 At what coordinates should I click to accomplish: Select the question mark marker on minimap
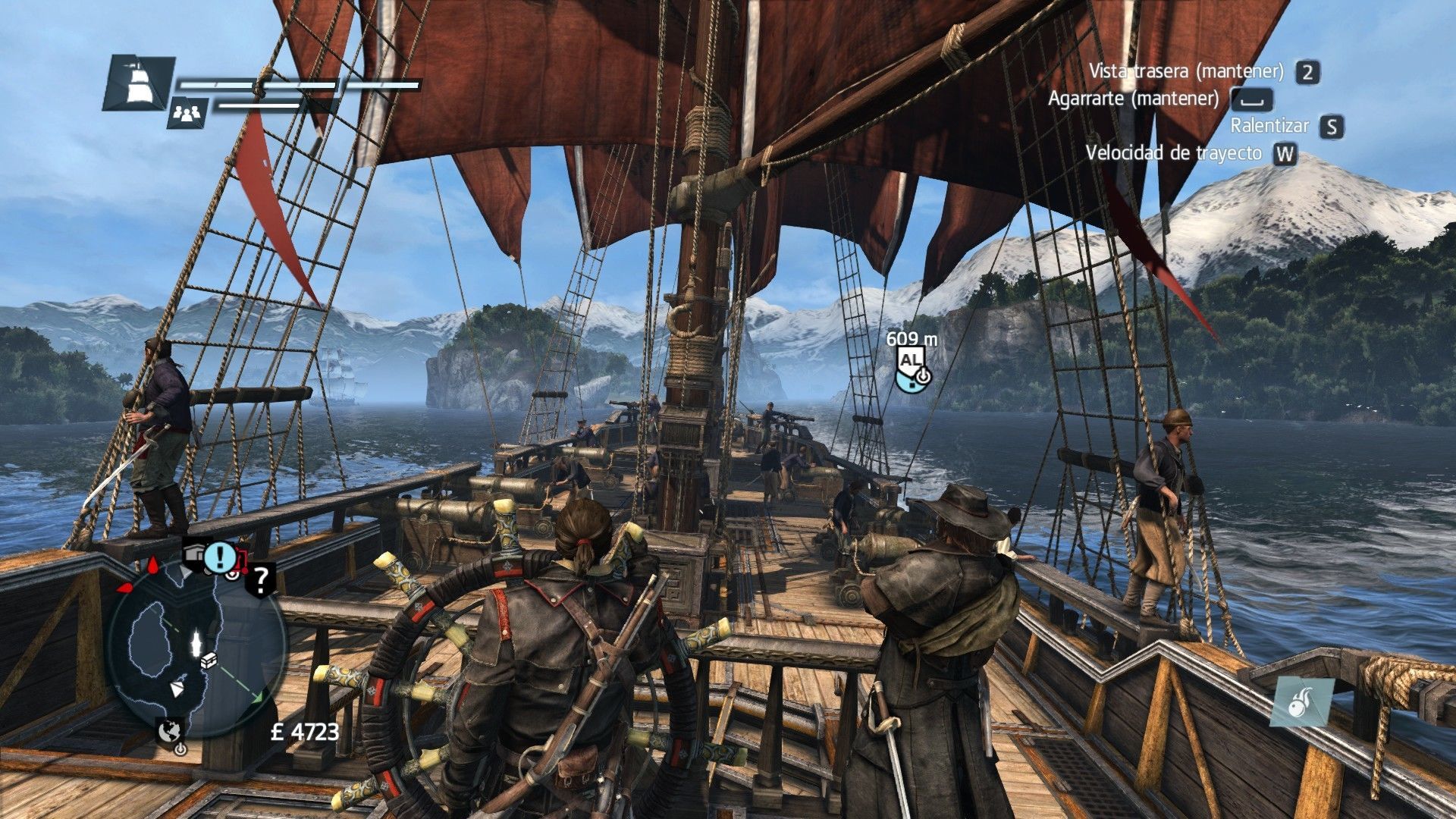[261, 579]
